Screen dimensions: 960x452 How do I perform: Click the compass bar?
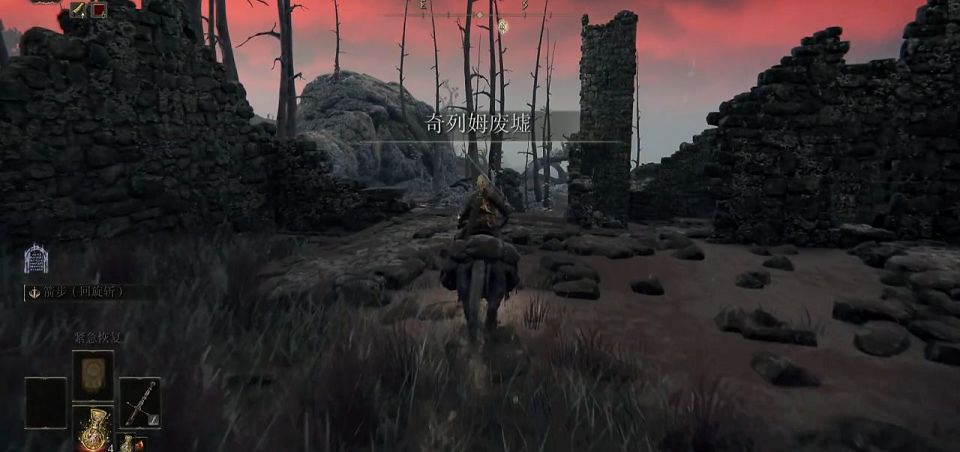480,14
